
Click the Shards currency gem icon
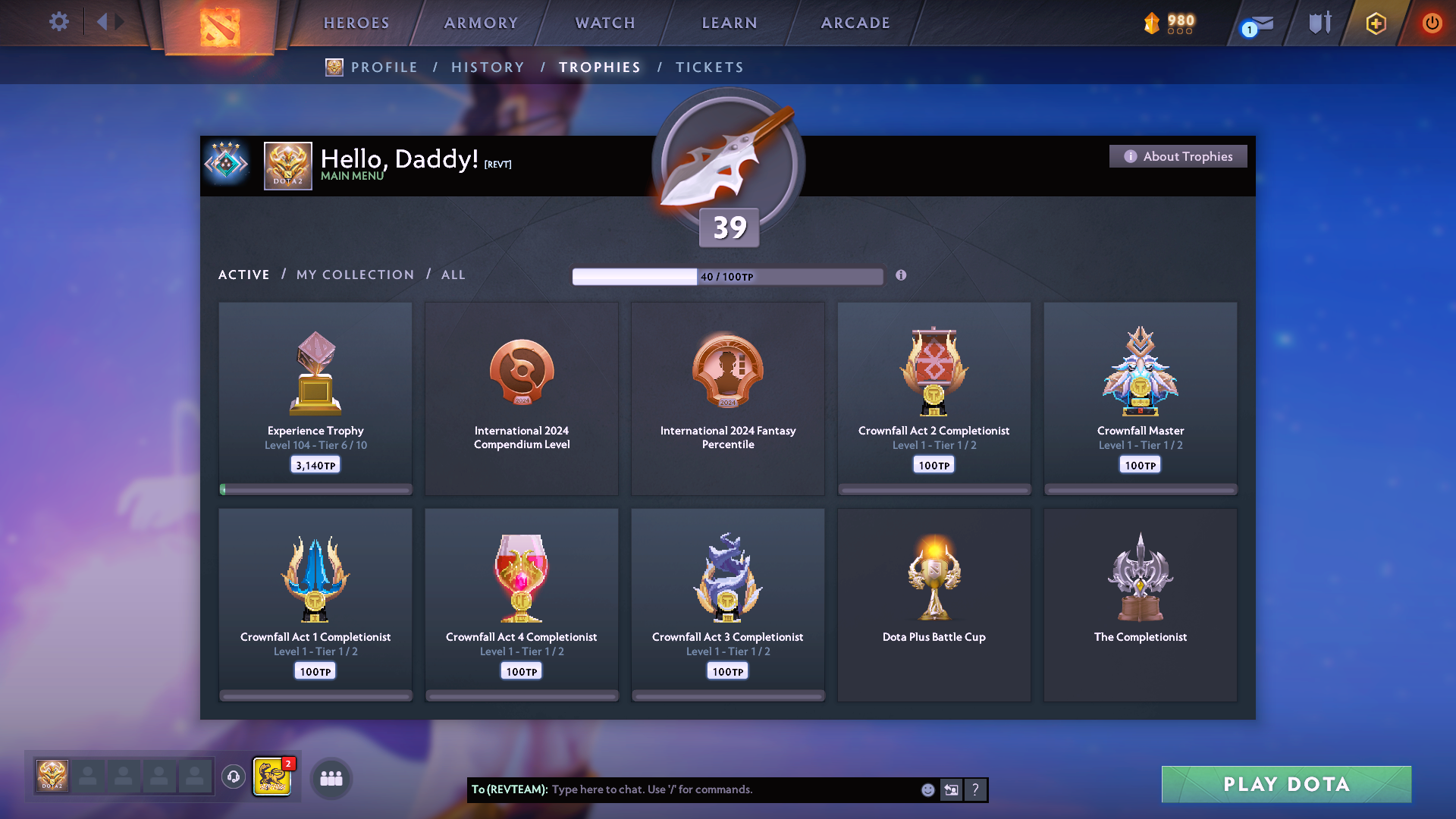click(x=1153, y=22)
